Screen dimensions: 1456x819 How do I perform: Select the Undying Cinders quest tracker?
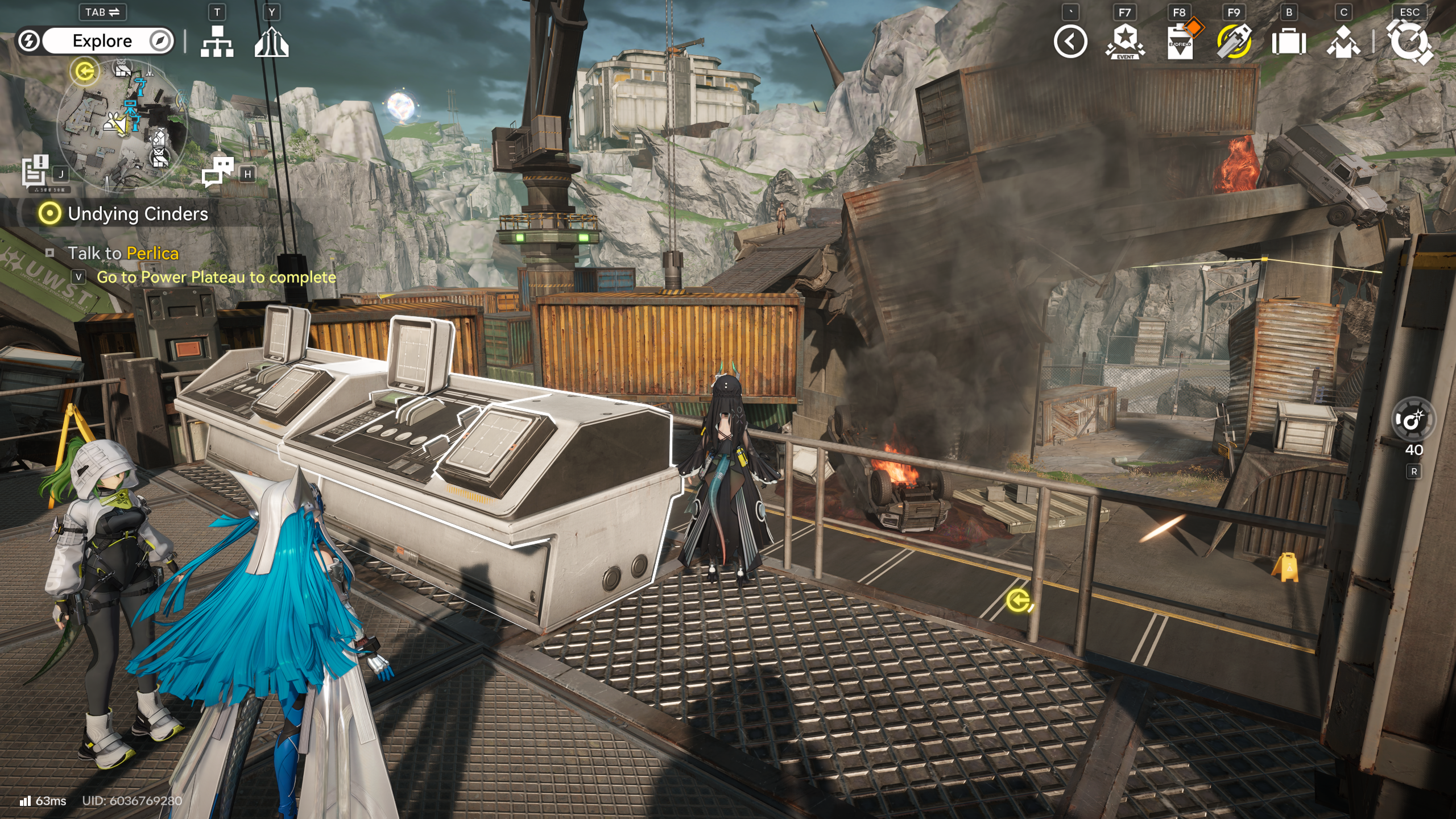coord(137,214)
